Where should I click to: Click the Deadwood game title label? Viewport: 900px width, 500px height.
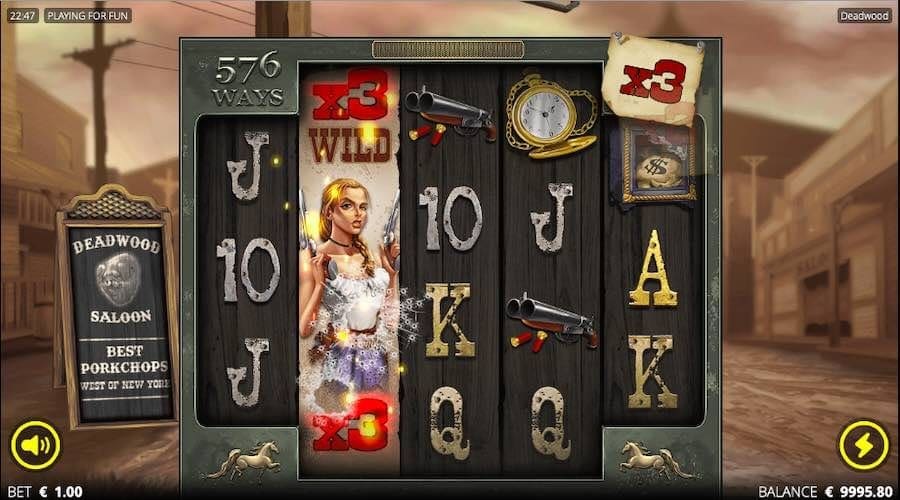pos(864,16)
